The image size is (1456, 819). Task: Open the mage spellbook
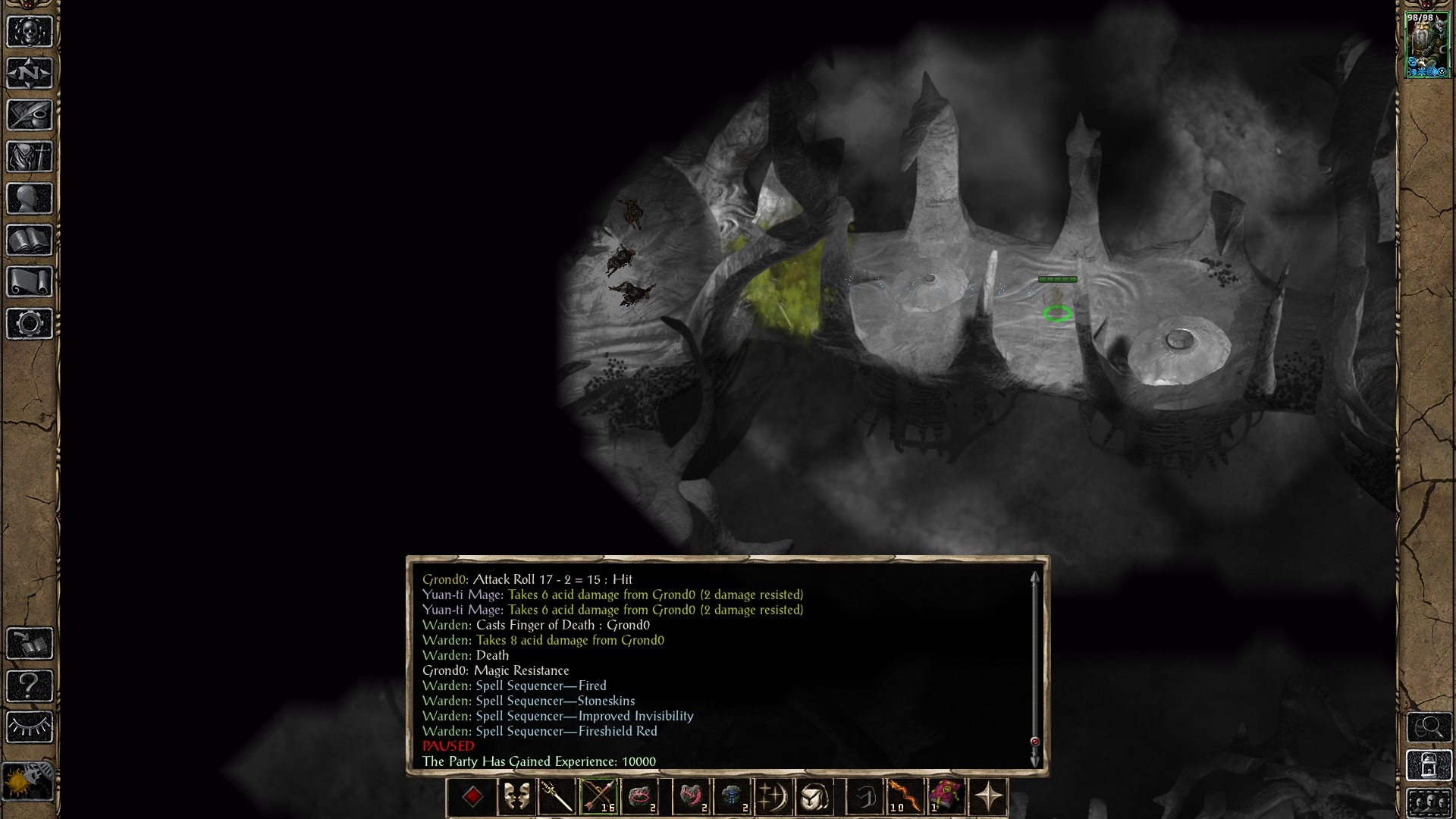click(x=30, y=240)
